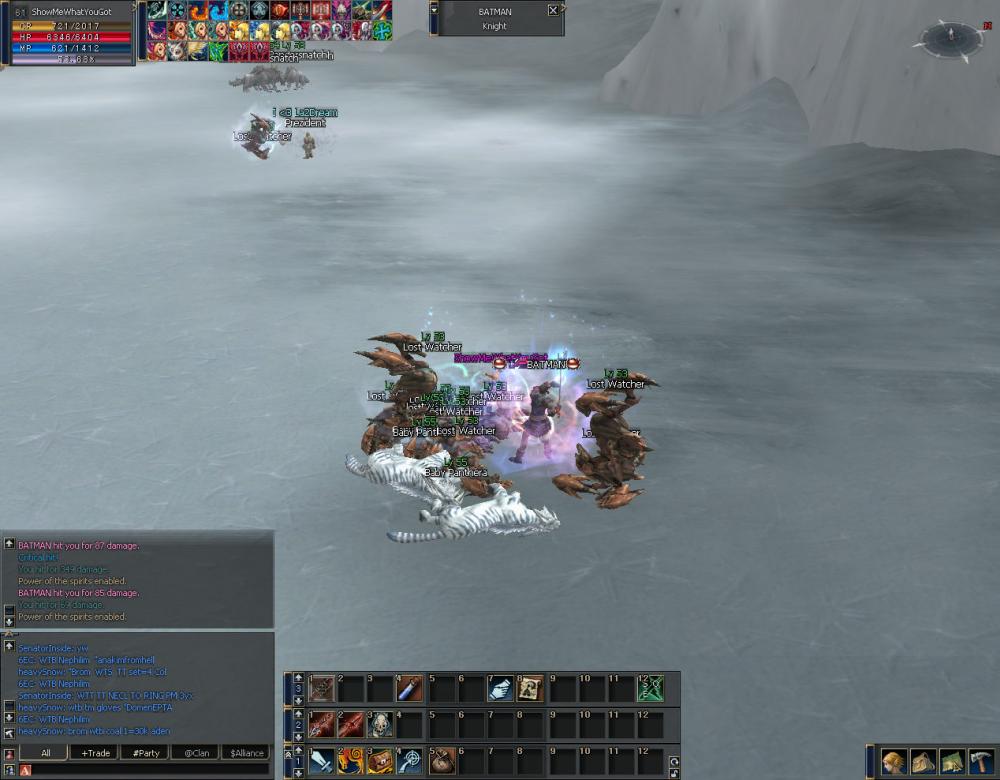1000x780 pixels.
Task: Open the compass radar minimap
Action: point(951,39)
